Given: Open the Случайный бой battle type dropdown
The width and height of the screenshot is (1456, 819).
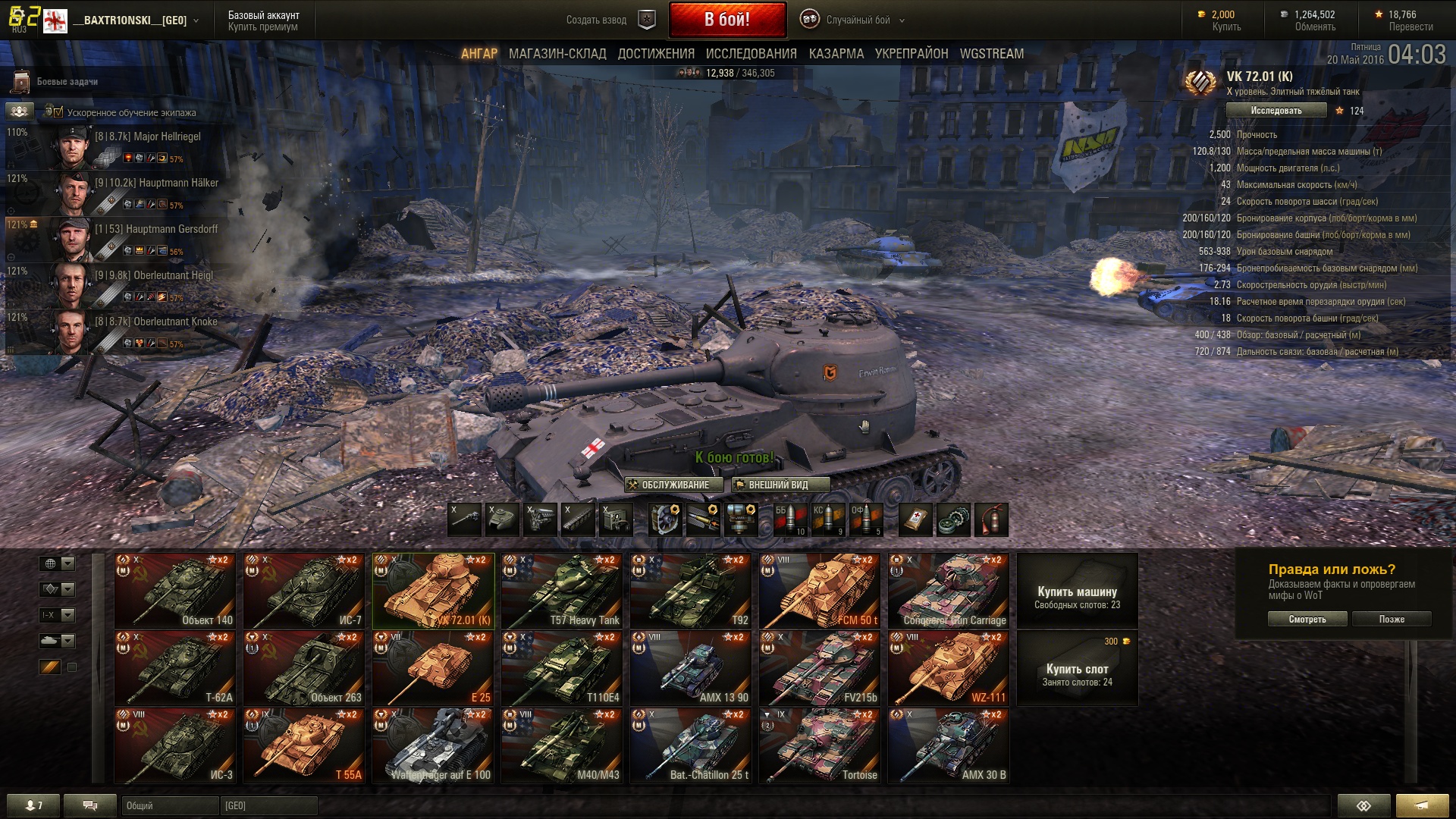Looking at the screenshot, I should pyautogui.click(x=858, y=20).
